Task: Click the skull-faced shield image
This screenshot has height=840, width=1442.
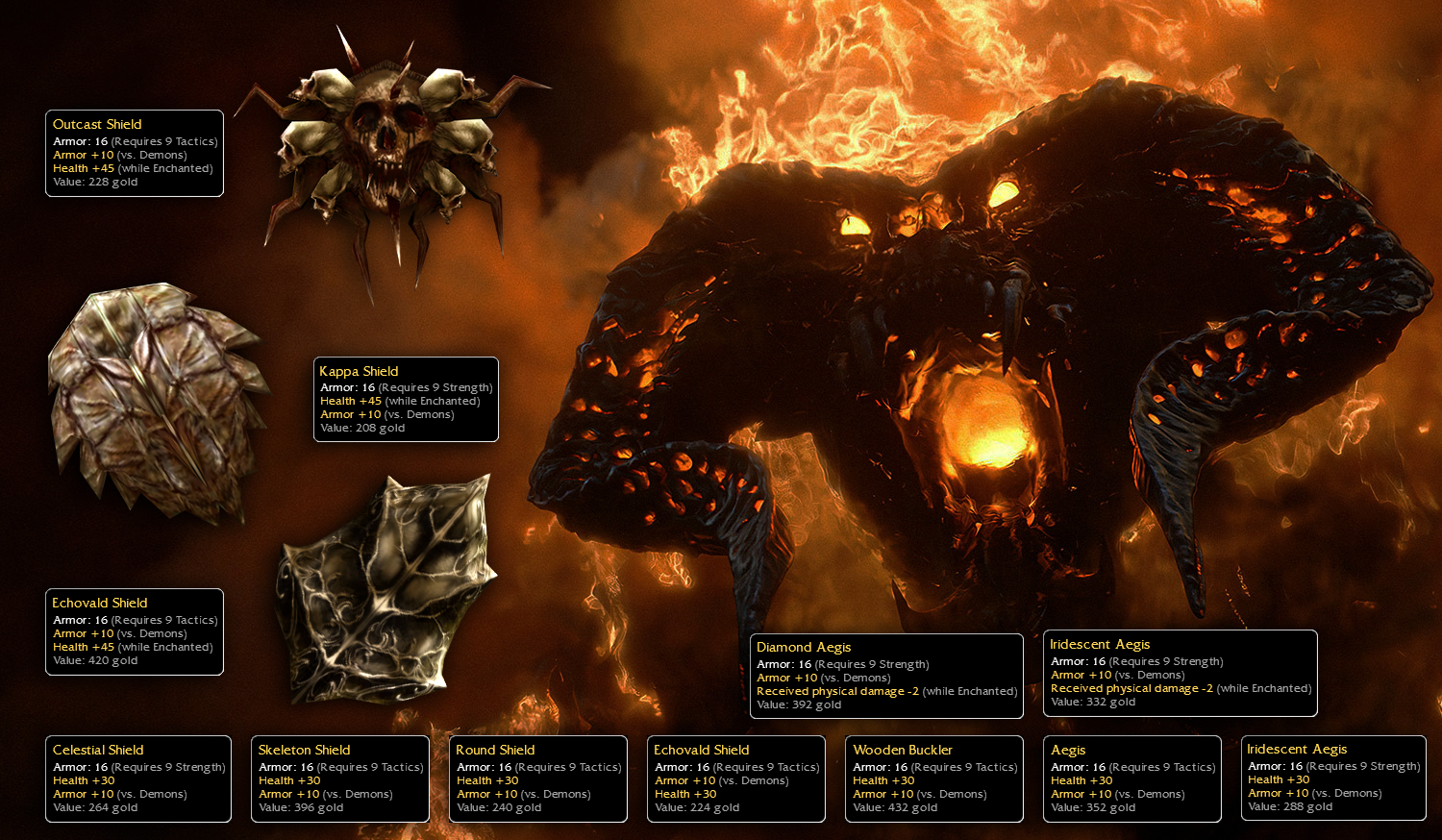Action: coord(391,154)
